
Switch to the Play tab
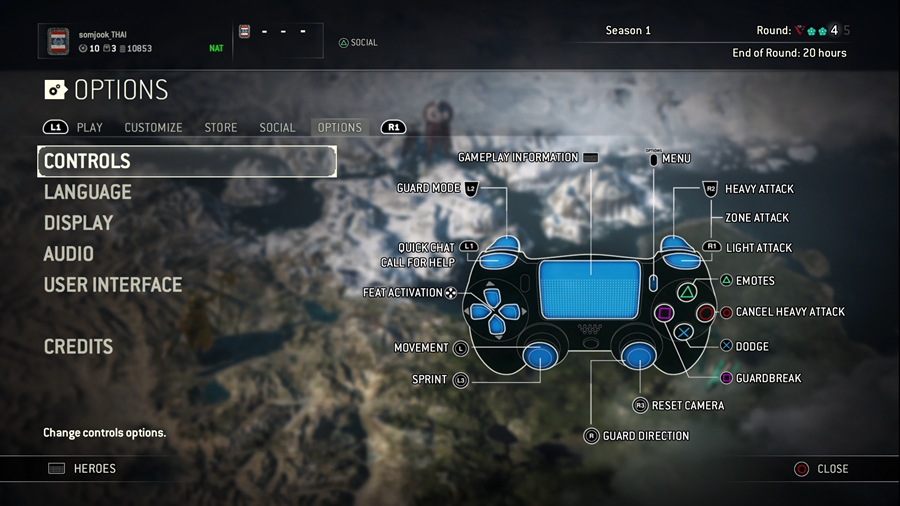[90, 128]
